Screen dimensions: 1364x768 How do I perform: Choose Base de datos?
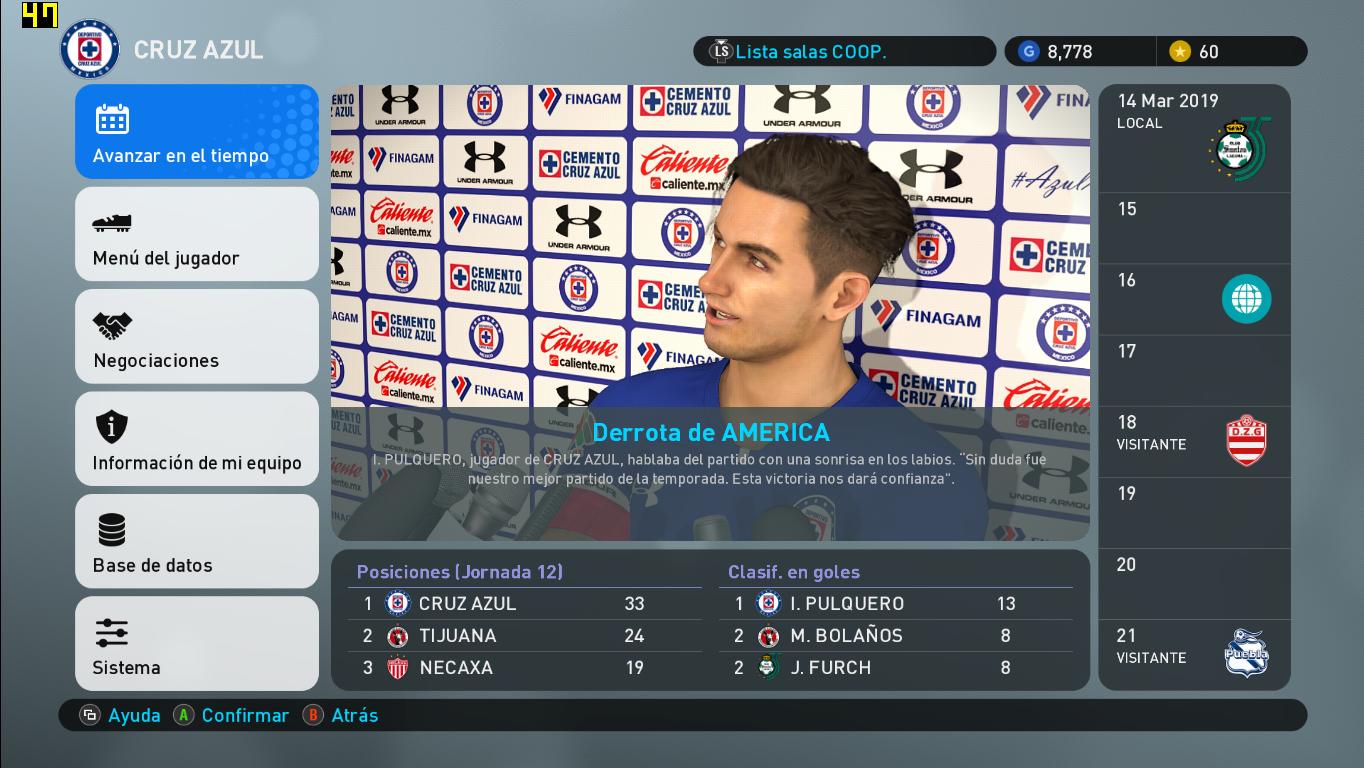tap(197, 541)
